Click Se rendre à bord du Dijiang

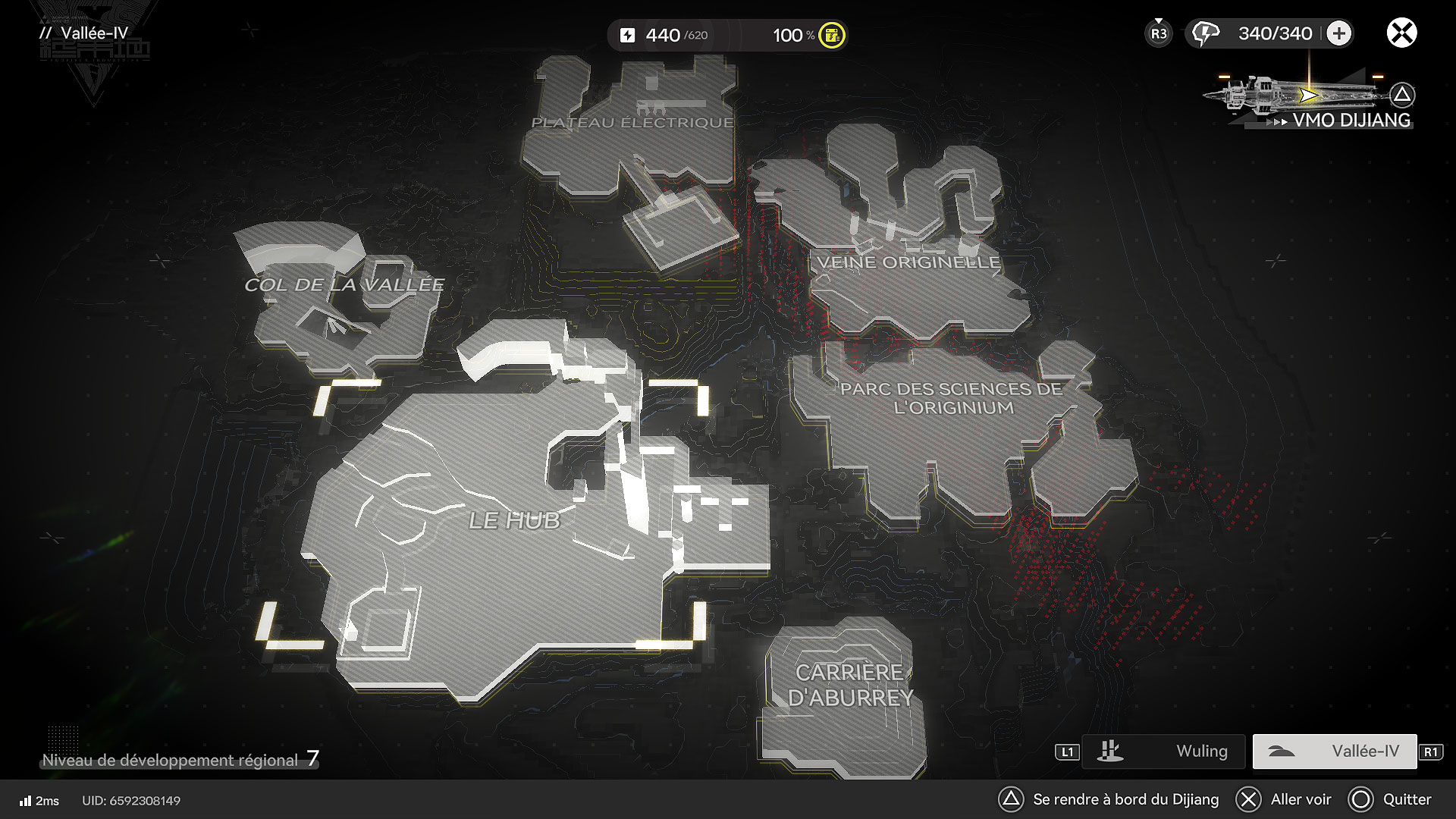(x=1109, y=799)
